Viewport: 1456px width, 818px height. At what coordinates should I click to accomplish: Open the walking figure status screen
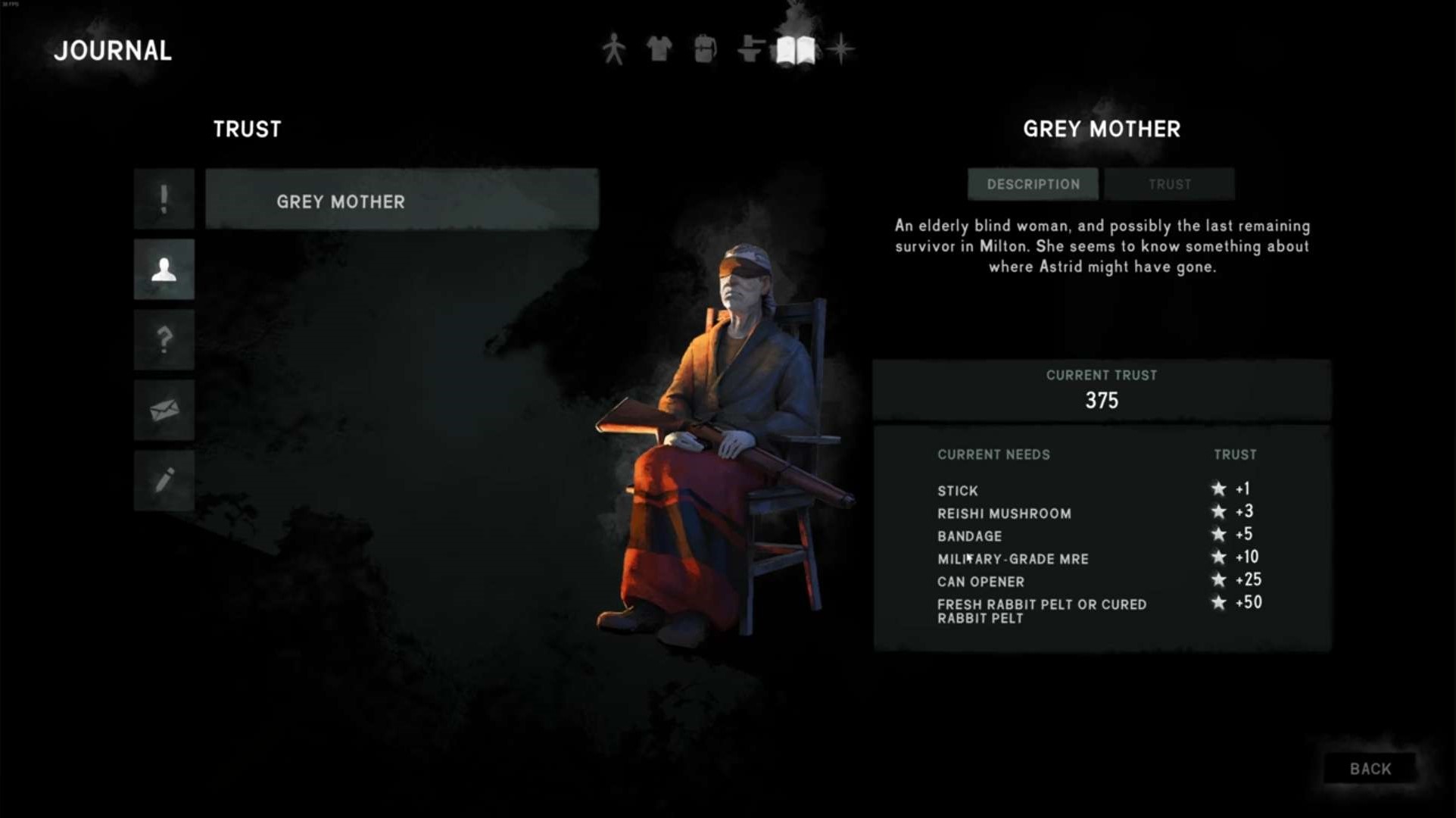(614, 50)
